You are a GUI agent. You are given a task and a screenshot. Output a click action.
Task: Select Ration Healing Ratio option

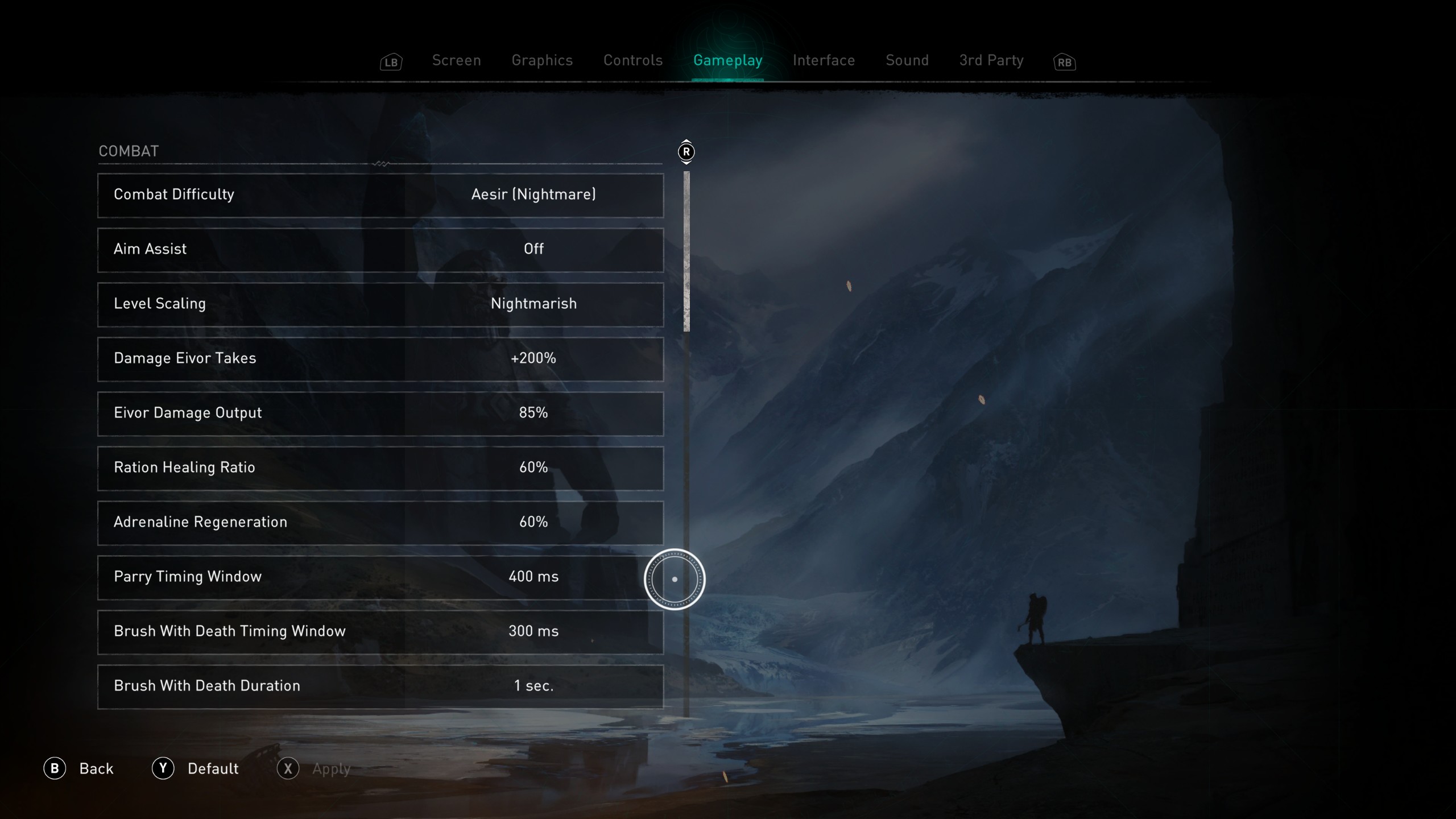pyautogui.click(x=380, y=468)
